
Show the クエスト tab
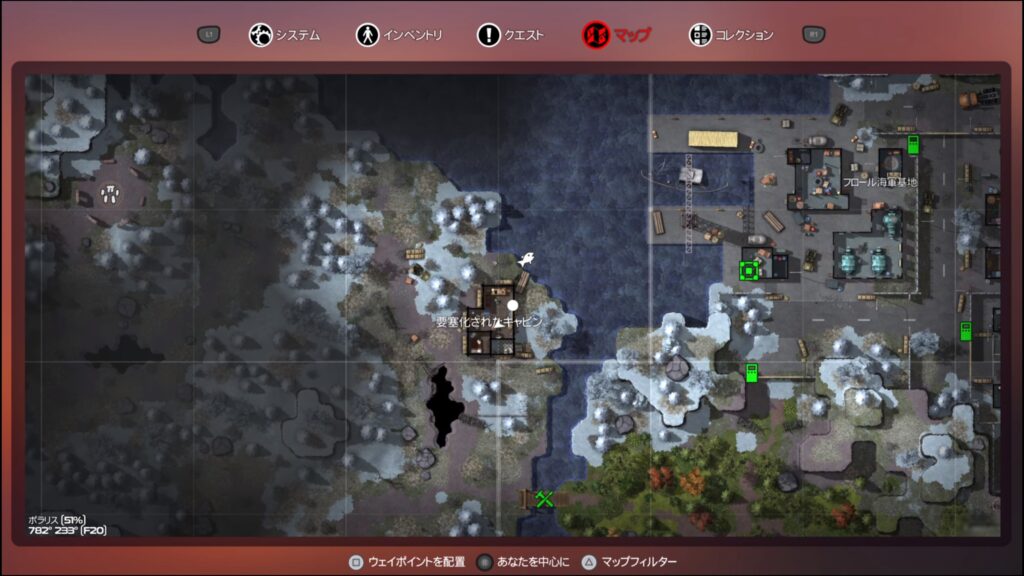click(x=511, y=35)
